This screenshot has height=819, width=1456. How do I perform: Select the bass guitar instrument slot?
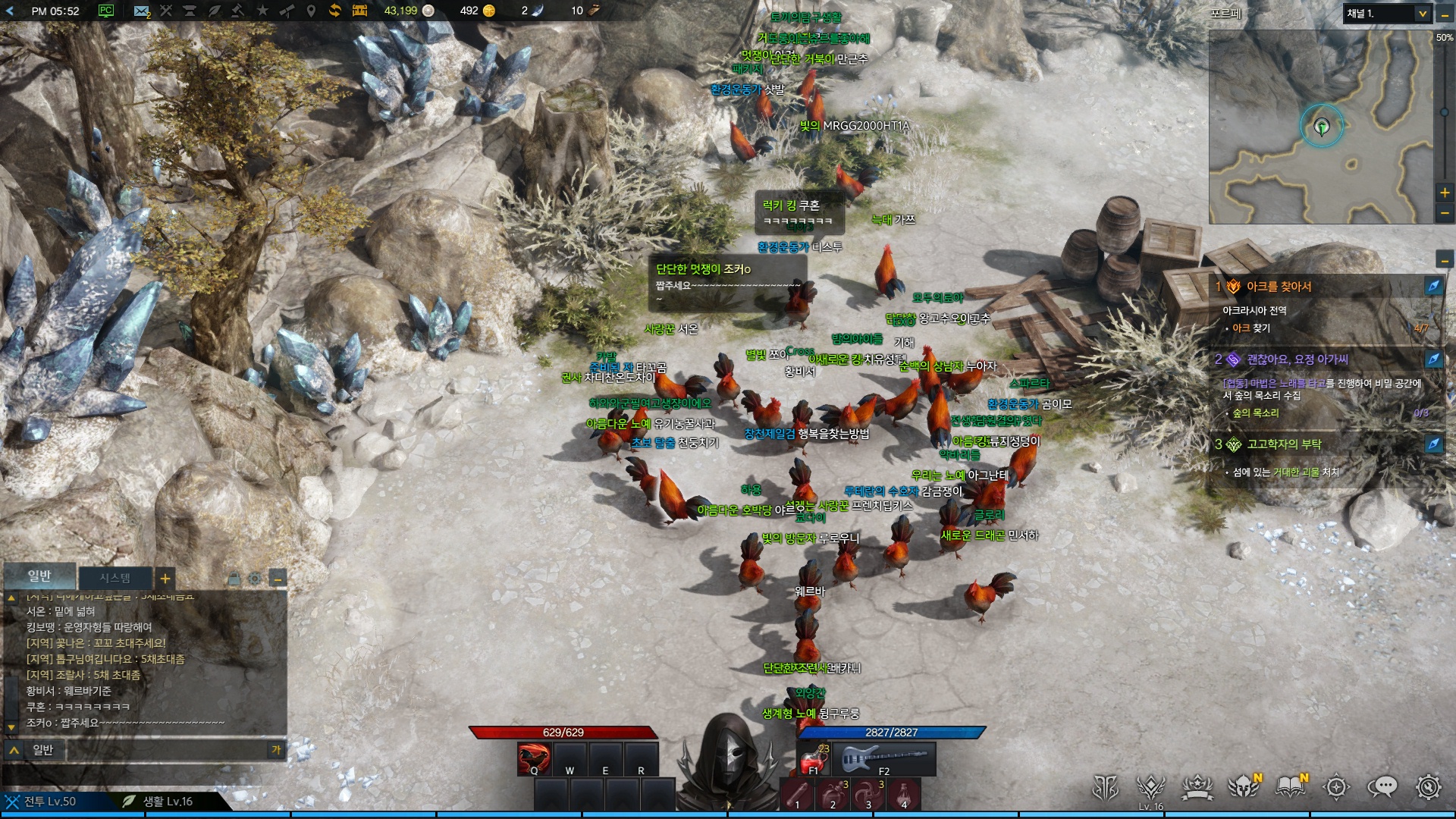click(x=884, y=759)
